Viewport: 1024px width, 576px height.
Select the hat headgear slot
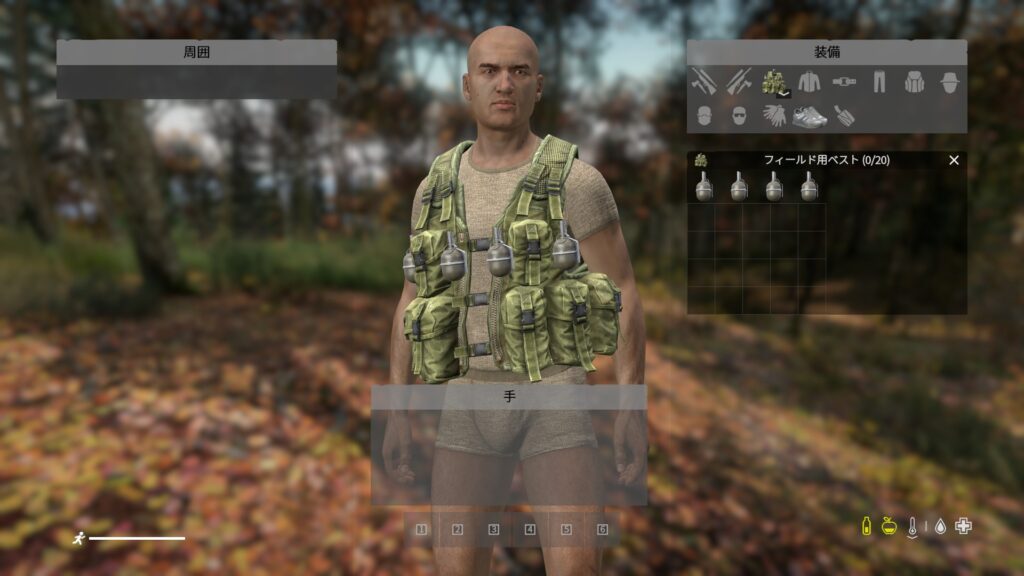[x=949, y=82]
